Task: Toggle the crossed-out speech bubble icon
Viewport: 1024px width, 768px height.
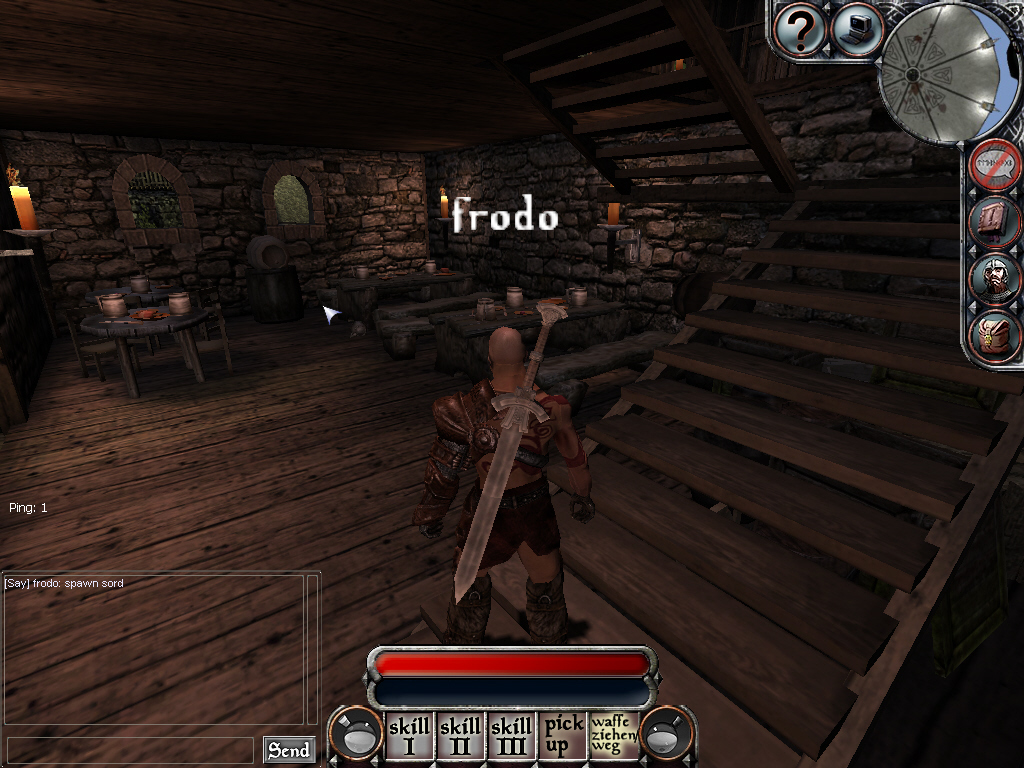Action: click(994, 165)
